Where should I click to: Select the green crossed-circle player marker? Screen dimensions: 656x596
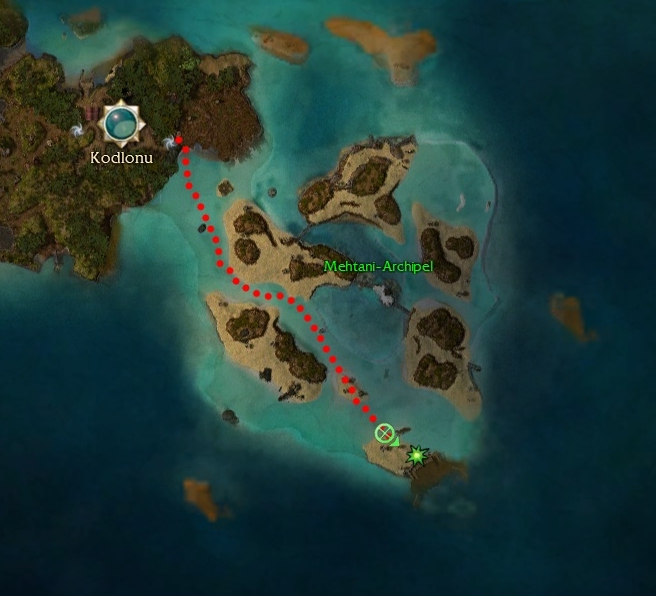click(x=384, y=432)
